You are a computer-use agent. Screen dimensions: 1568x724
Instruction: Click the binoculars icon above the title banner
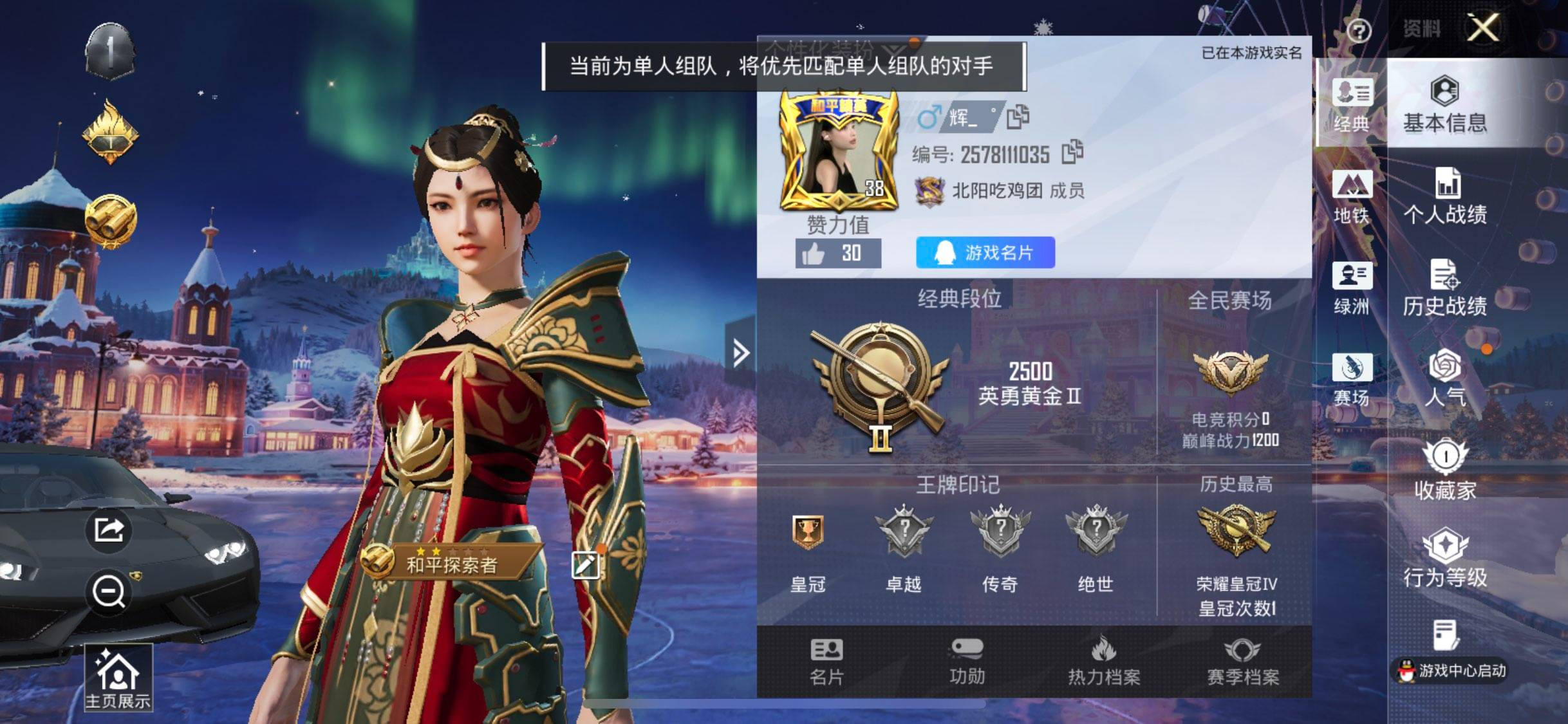coord(109,219)
